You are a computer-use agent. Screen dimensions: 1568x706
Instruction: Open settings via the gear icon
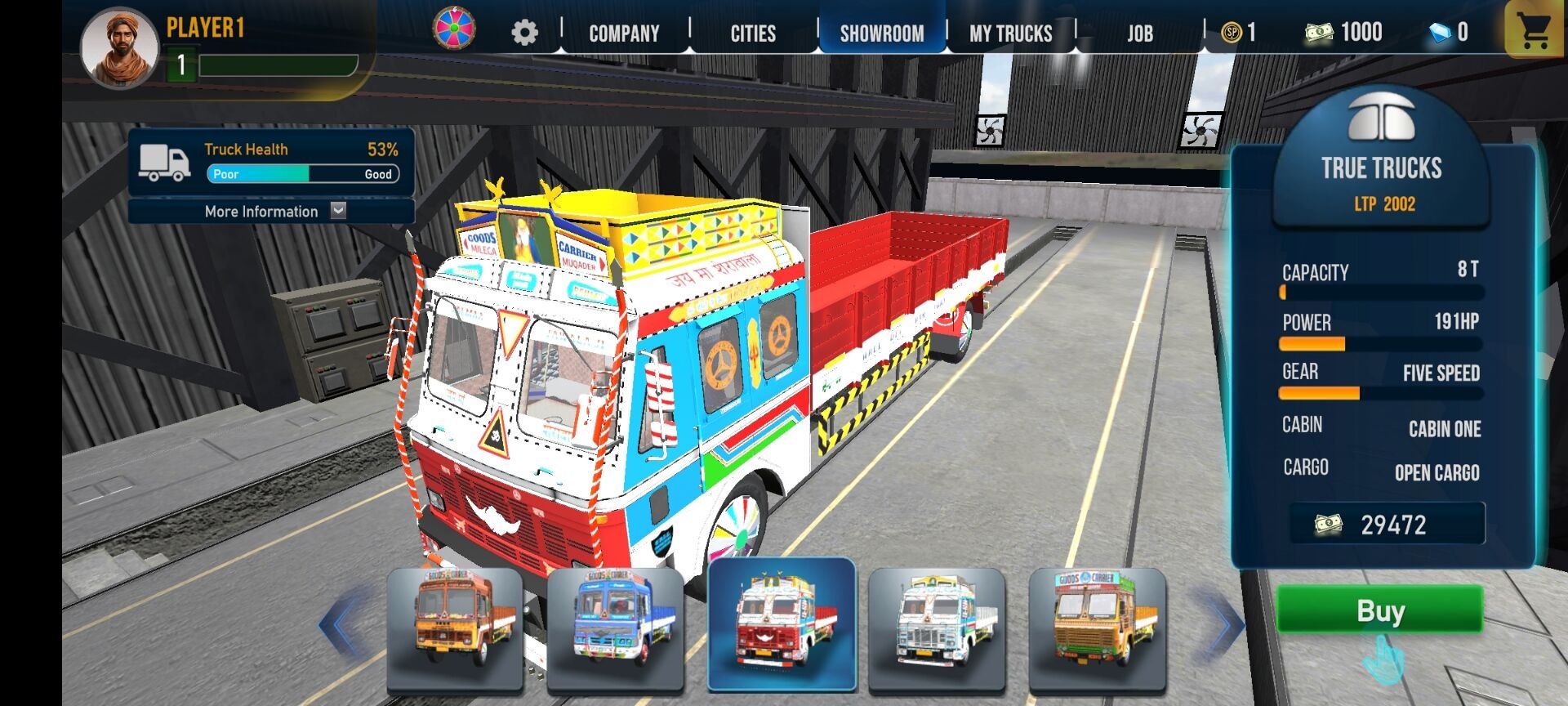coord(524,34)
